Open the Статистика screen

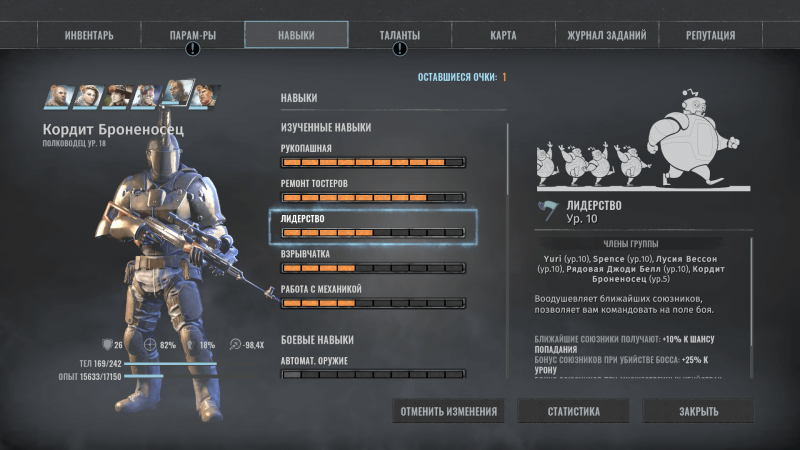click(573, 411)
